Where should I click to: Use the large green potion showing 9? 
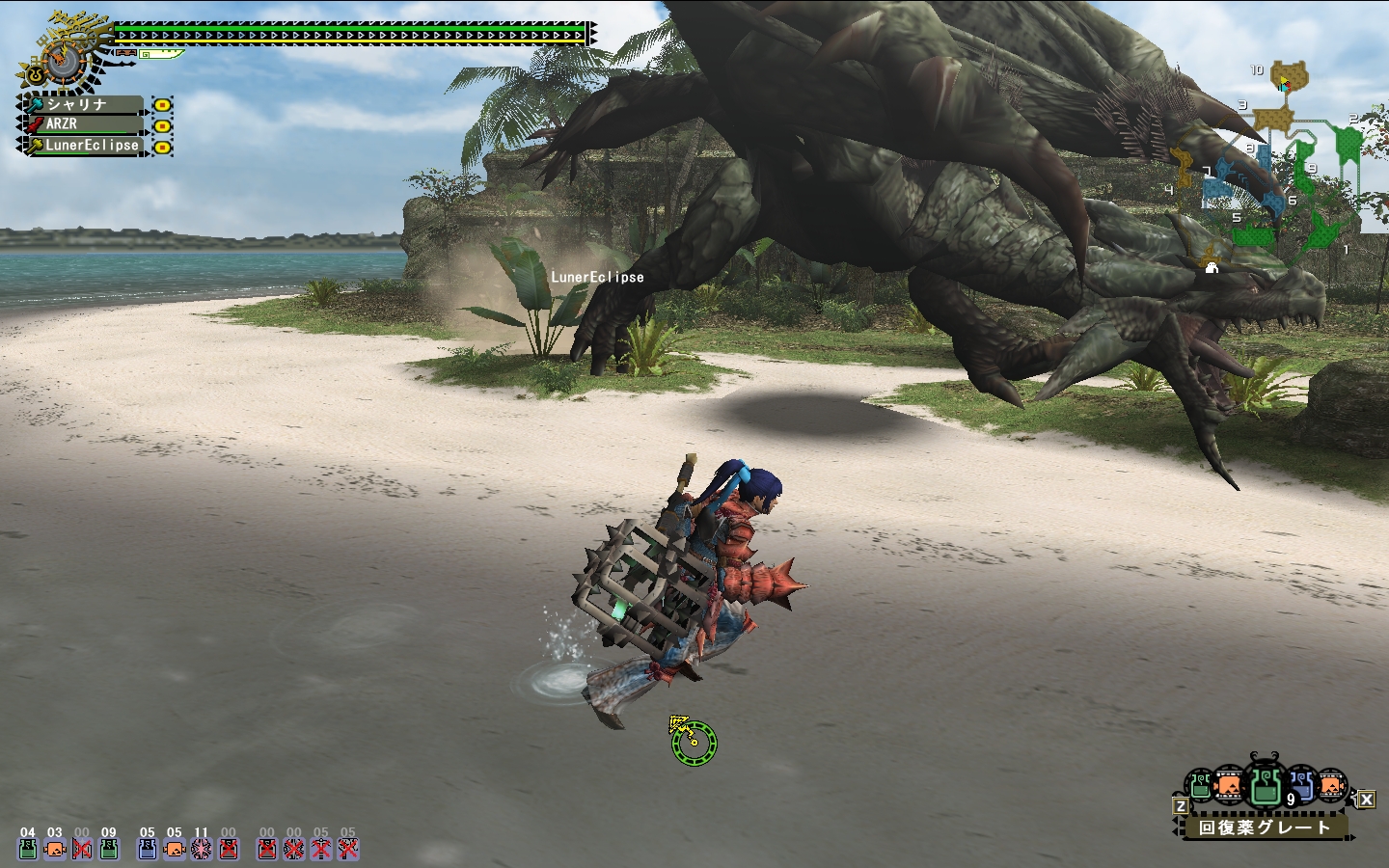[1266, 785]
